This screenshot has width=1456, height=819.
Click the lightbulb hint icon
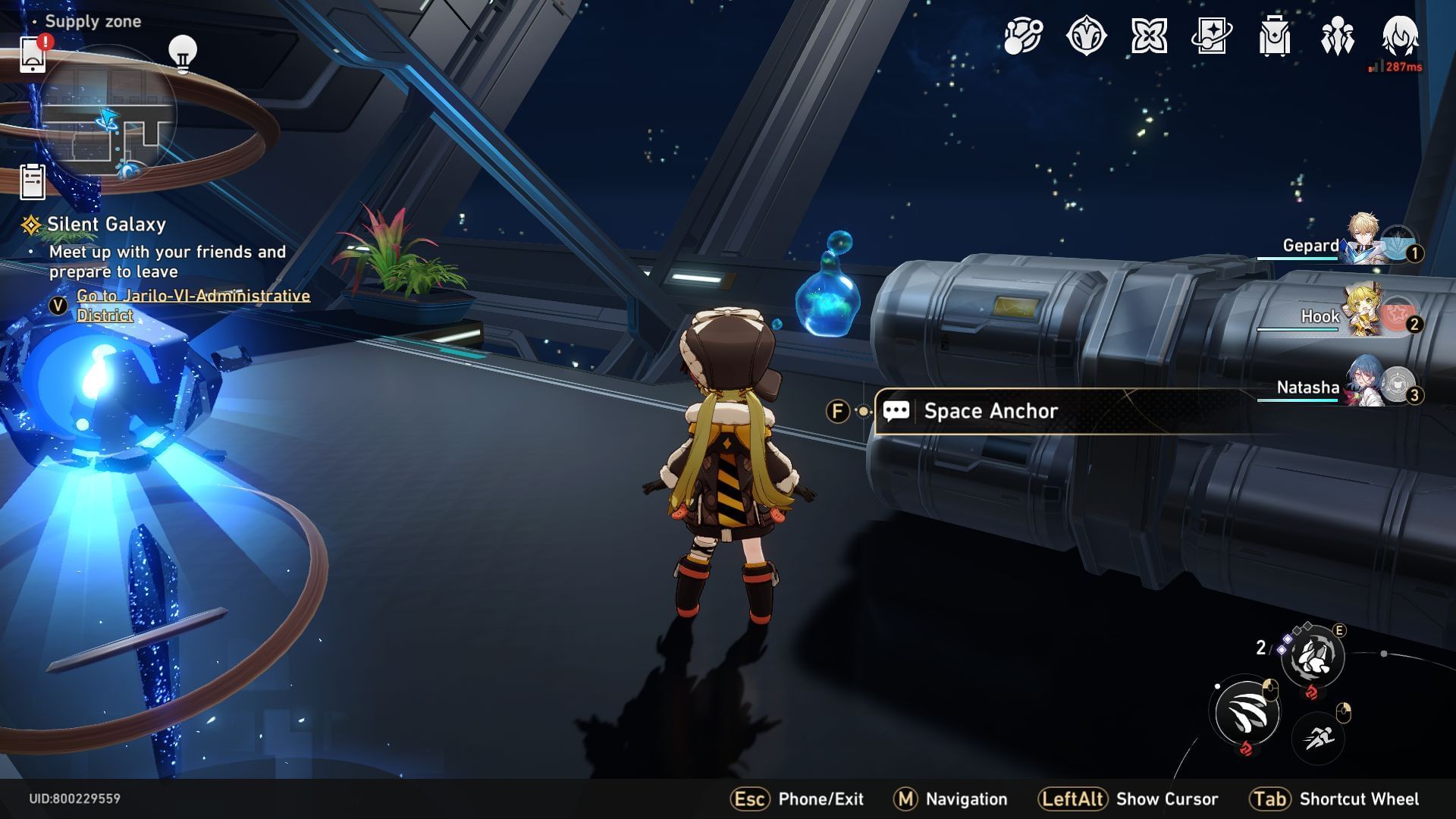[182, 53]
